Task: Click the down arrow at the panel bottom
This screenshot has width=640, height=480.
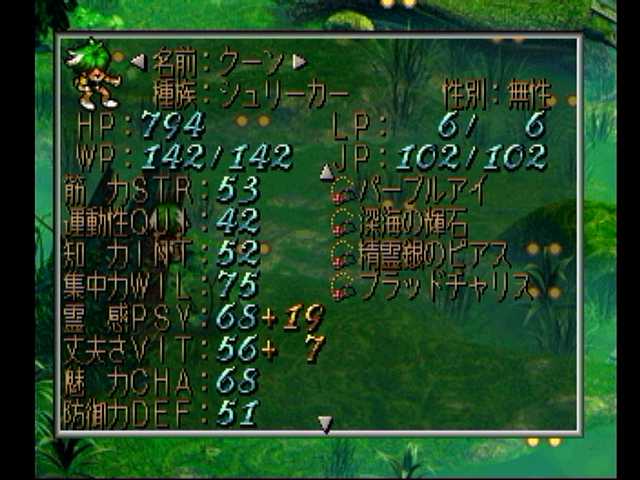Action: click(x=325, y=425)
